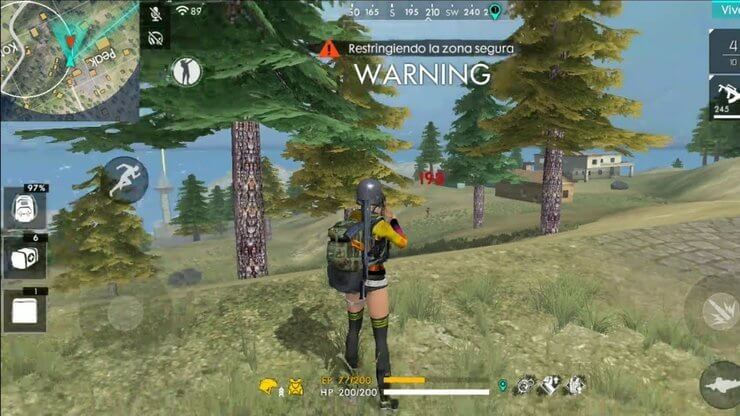Select the white item slot showing 1
740x416 pixels.
click(x=23, y=310)
